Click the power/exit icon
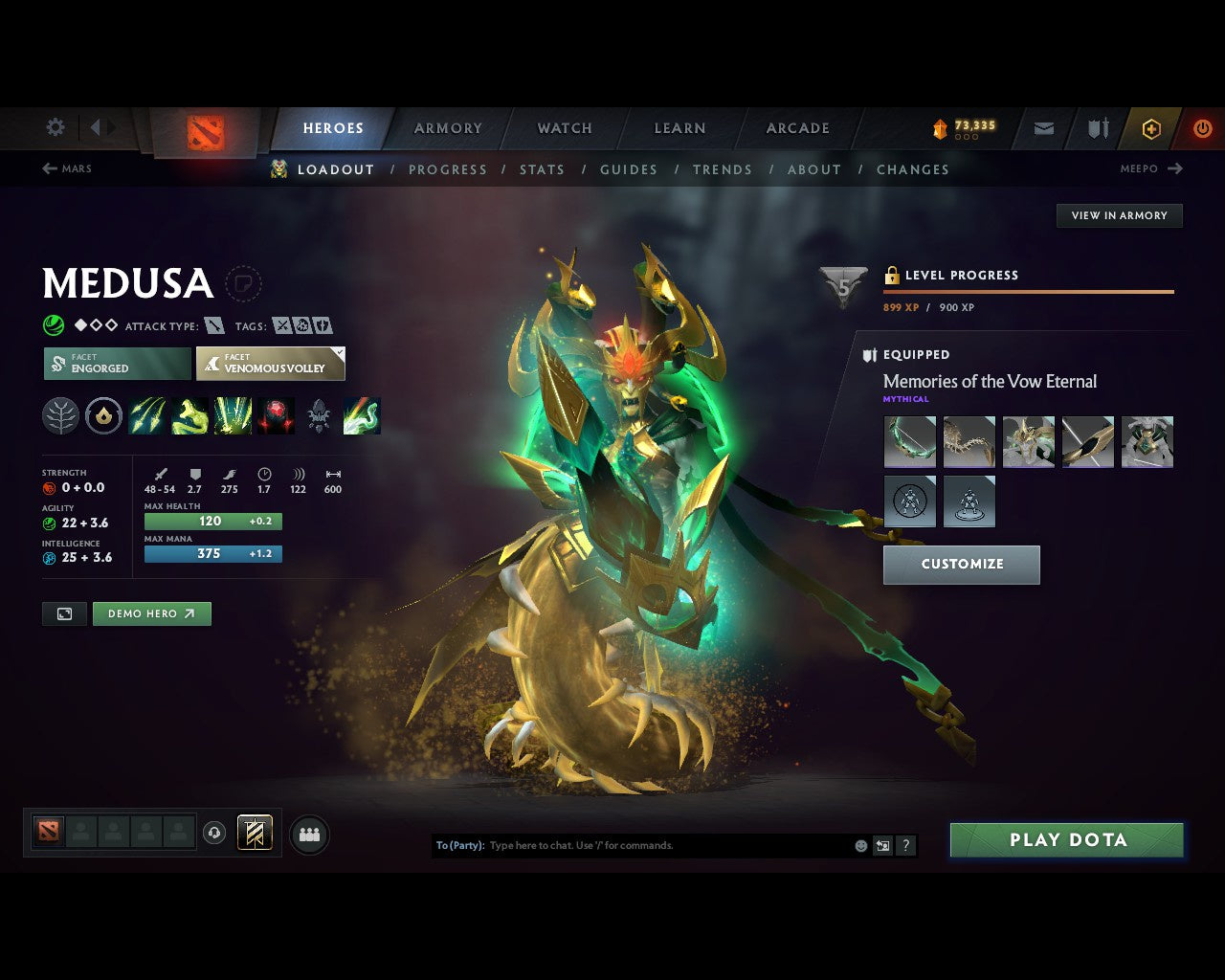1225x980 pixels. coord(1203,128)
